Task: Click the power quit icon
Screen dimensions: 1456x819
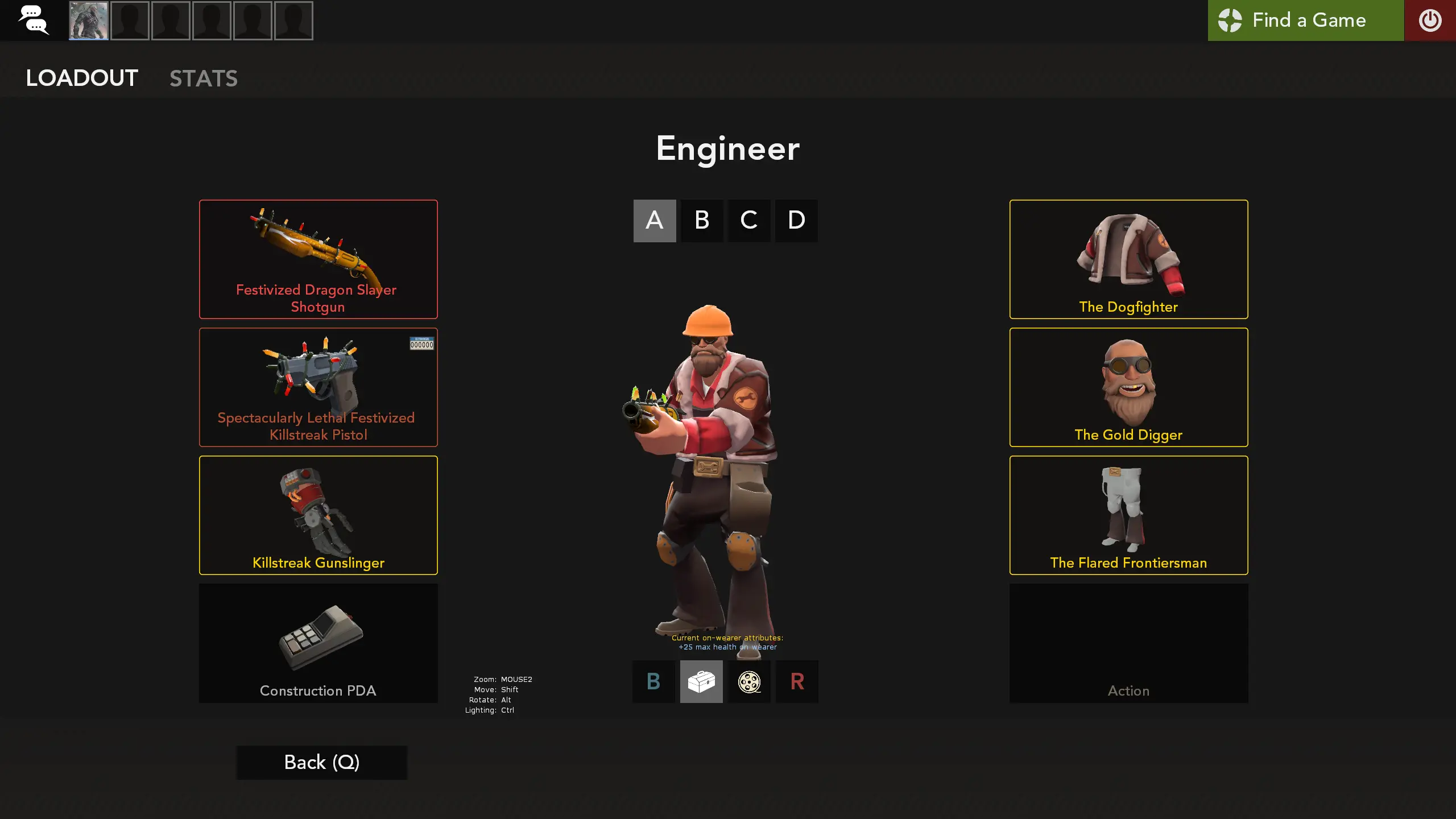Action: 1430,20
